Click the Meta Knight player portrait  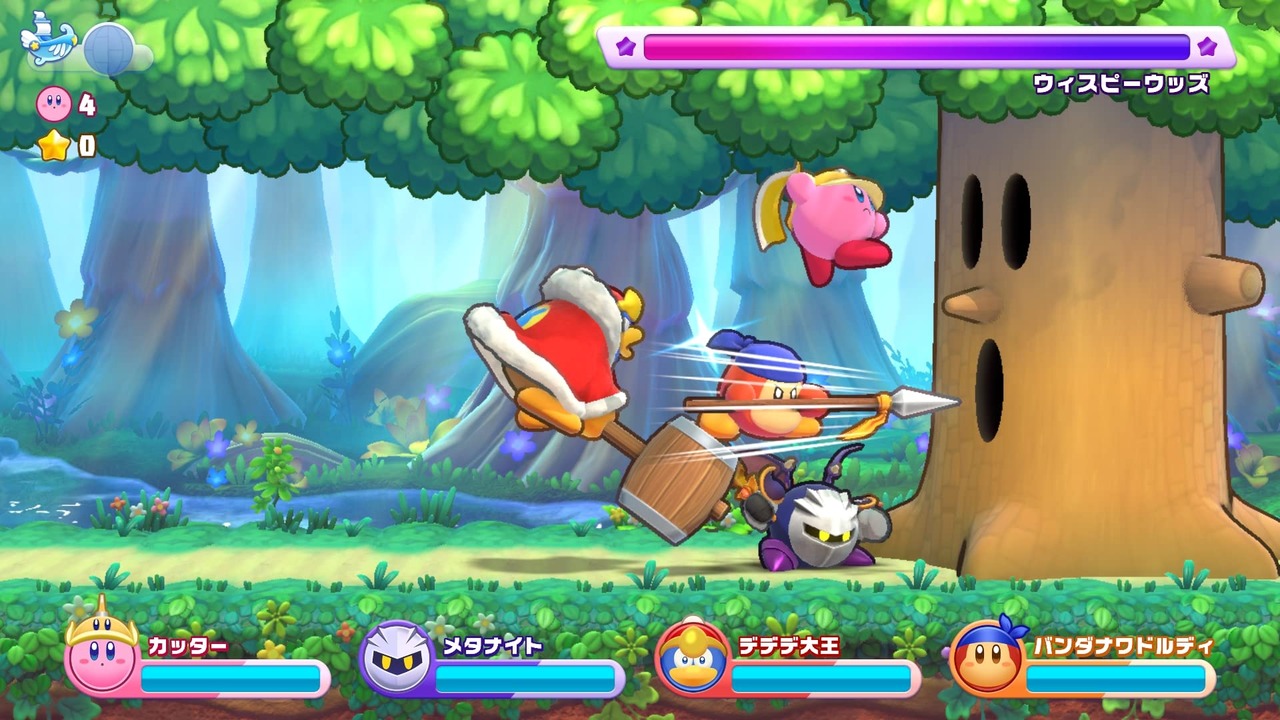(396, 658)
